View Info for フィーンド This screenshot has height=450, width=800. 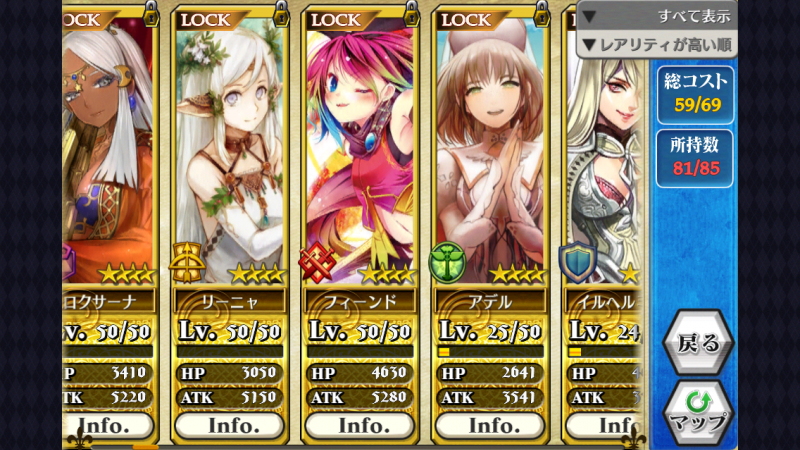tap(359, 425)
